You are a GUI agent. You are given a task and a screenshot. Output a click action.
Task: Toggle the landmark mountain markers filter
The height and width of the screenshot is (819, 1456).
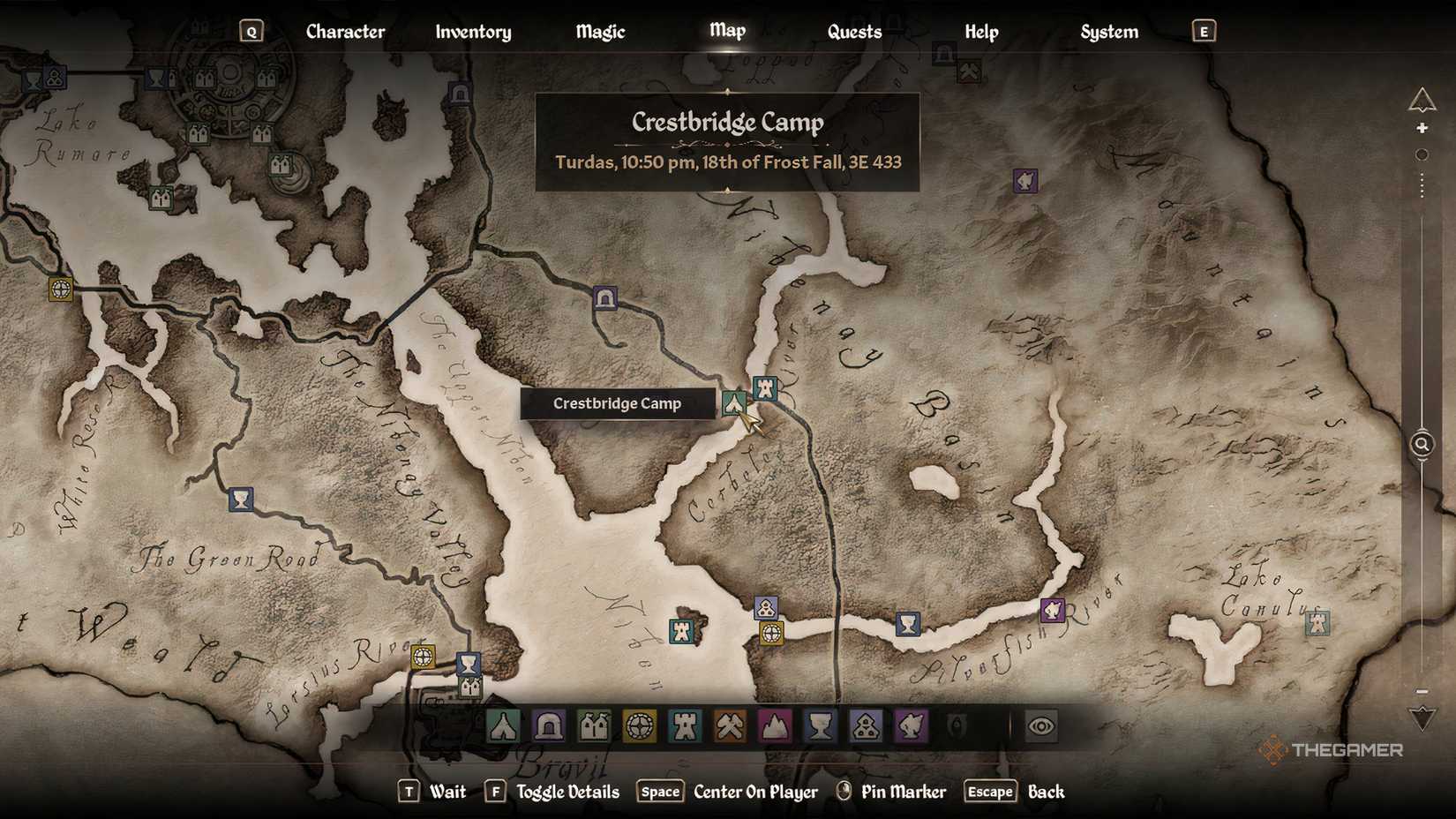(775, 726)
